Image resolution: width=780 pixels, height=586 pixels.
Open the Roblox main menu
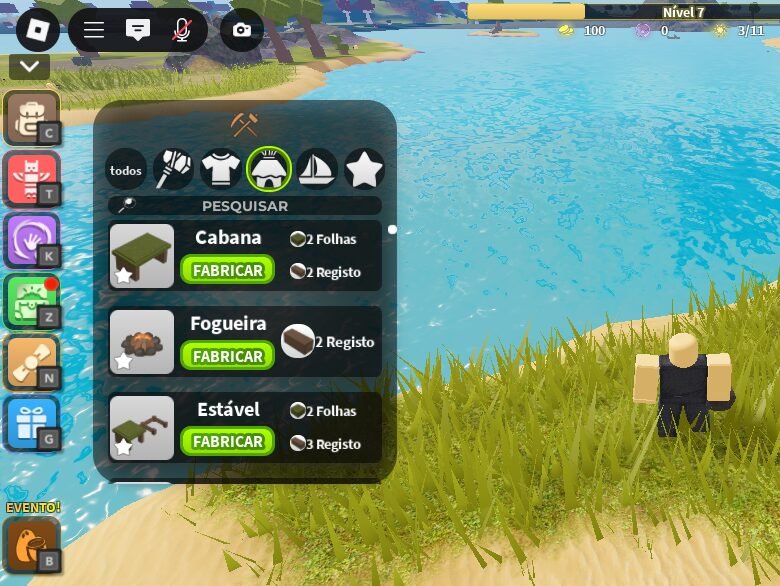click(38, 30)
